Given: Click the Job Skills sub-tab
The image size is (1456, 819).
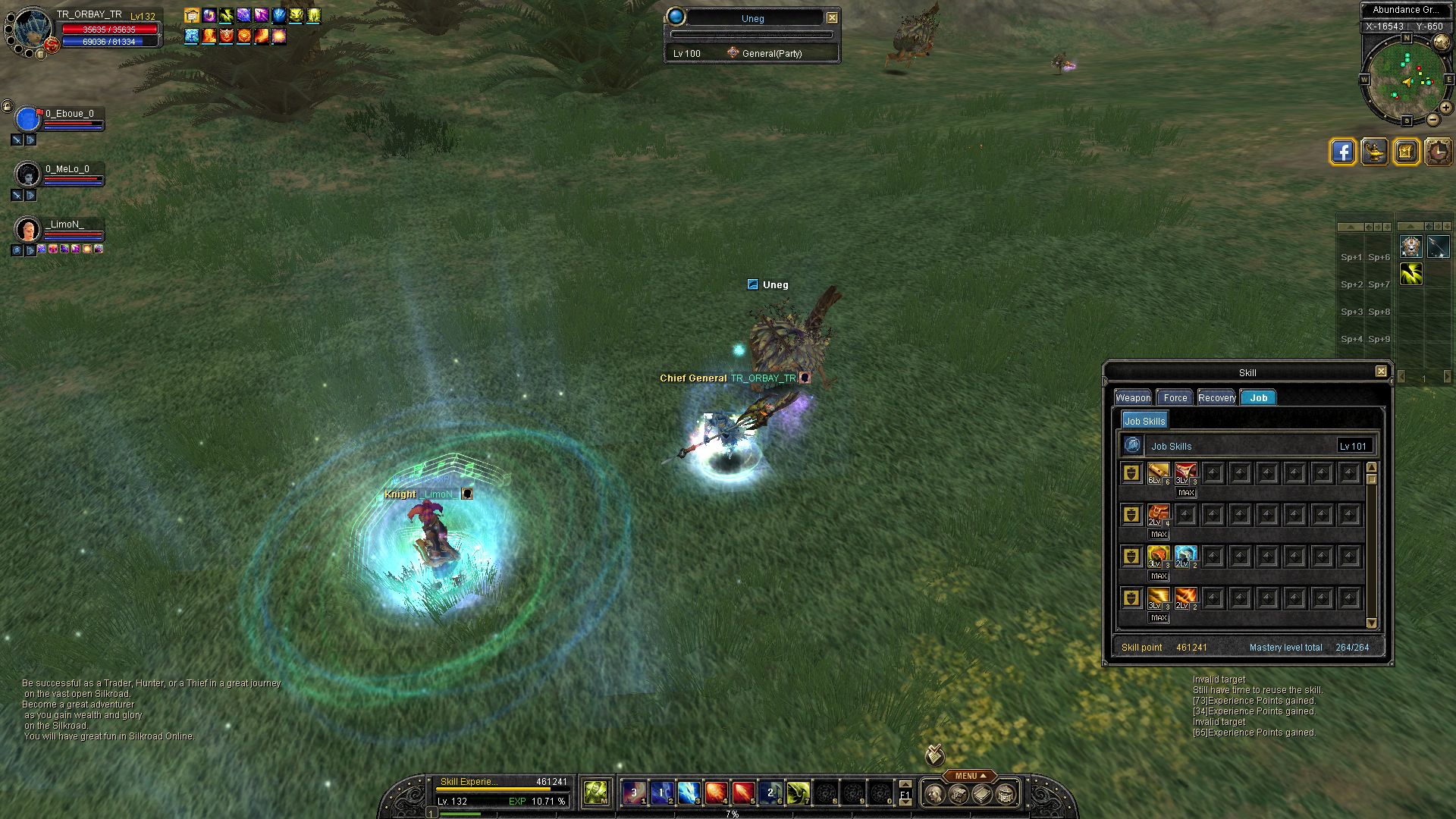Looking at the screenshot, I should click(x=1144, y=421).
